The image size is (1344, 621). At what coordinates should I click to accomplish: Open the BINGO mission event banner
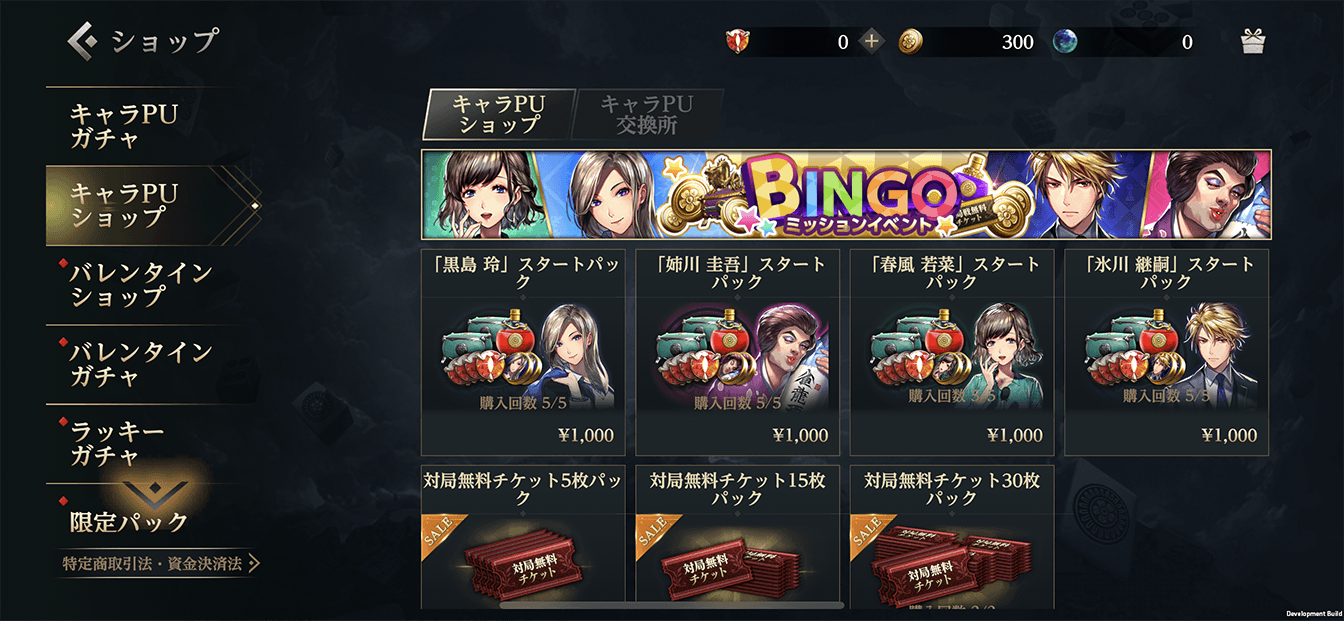[846, 194]
